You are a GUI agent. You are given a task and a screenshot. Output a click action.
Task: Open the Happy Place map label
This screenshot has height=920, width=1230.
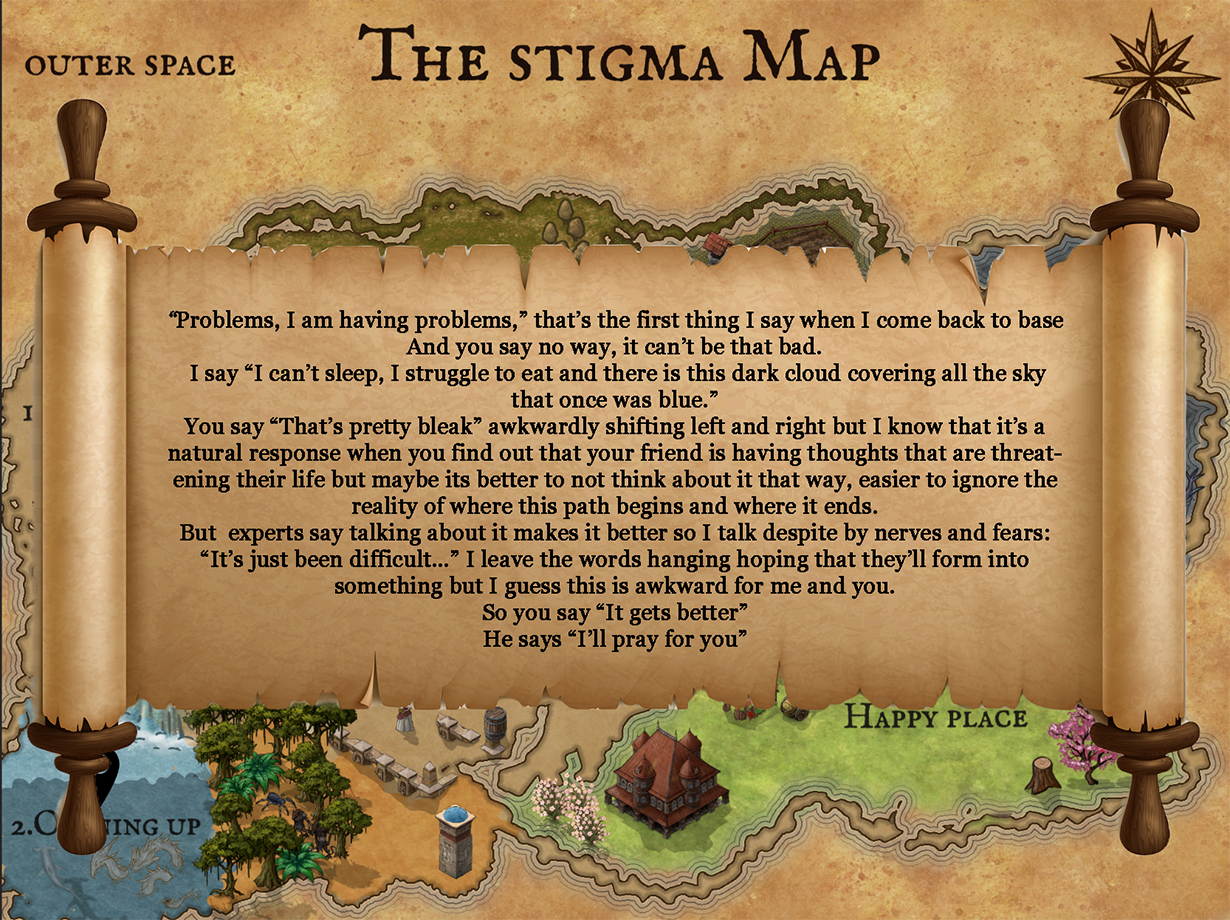[x=935, y=718]
